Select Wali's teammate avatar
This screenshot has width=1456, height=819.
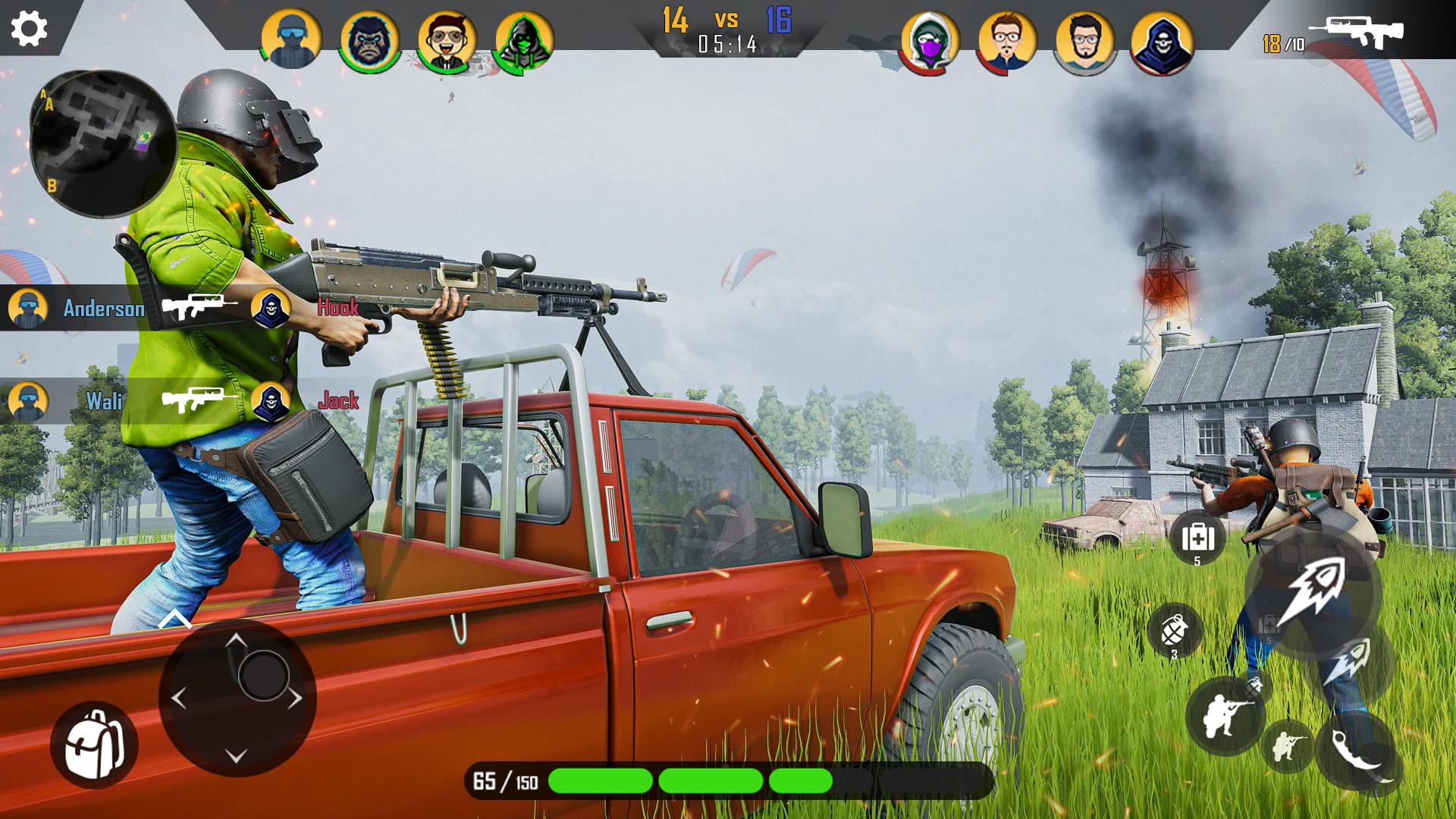pyautogui.click(x=27, y=402)
